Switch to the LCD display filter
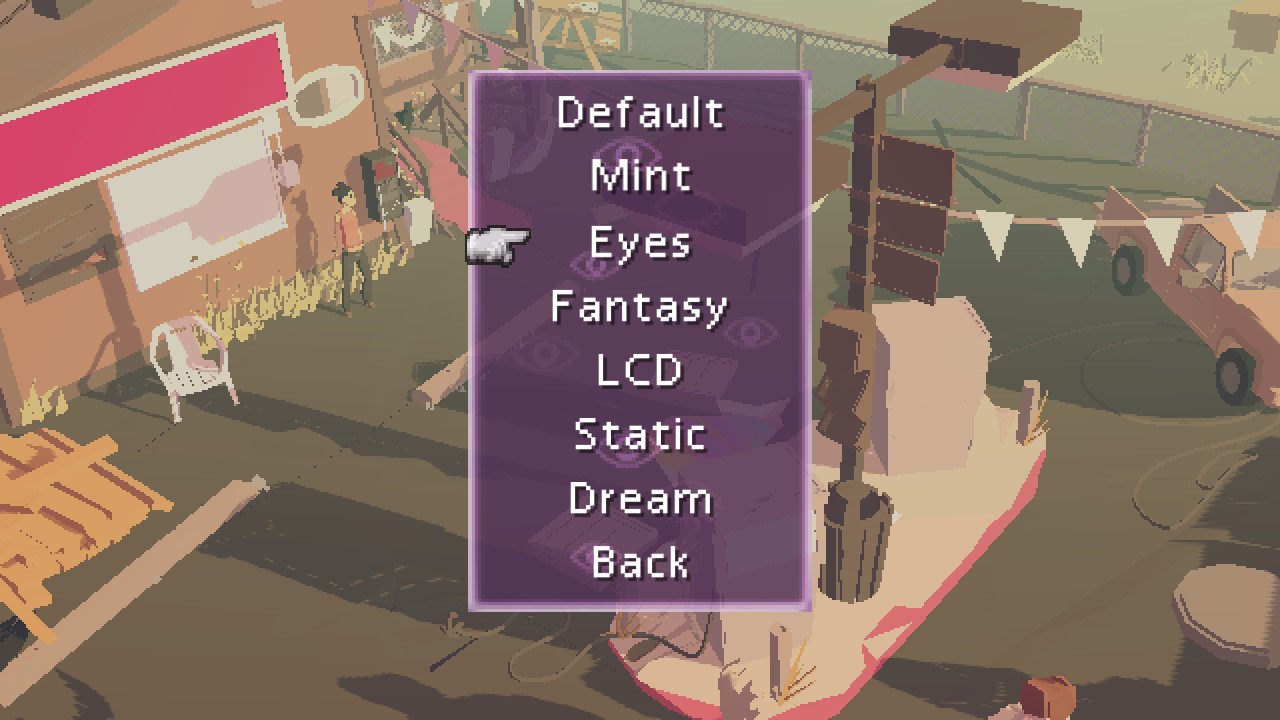Viewport: 1280px width, 720px height. click(640, 369)
